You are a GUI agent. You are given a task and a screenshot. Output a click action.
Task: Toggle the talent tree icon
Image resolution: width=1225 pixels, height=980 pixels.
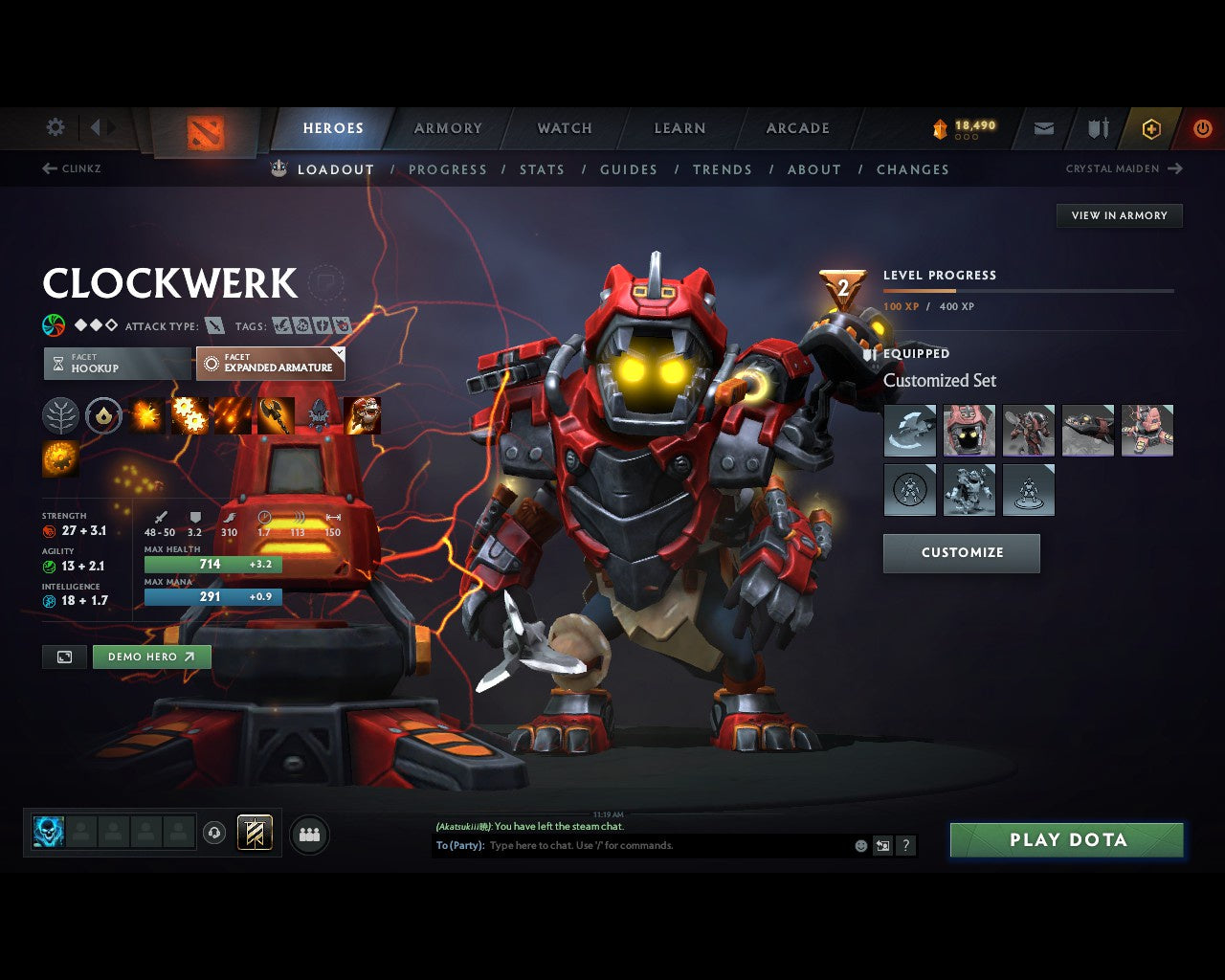point(61,414)
